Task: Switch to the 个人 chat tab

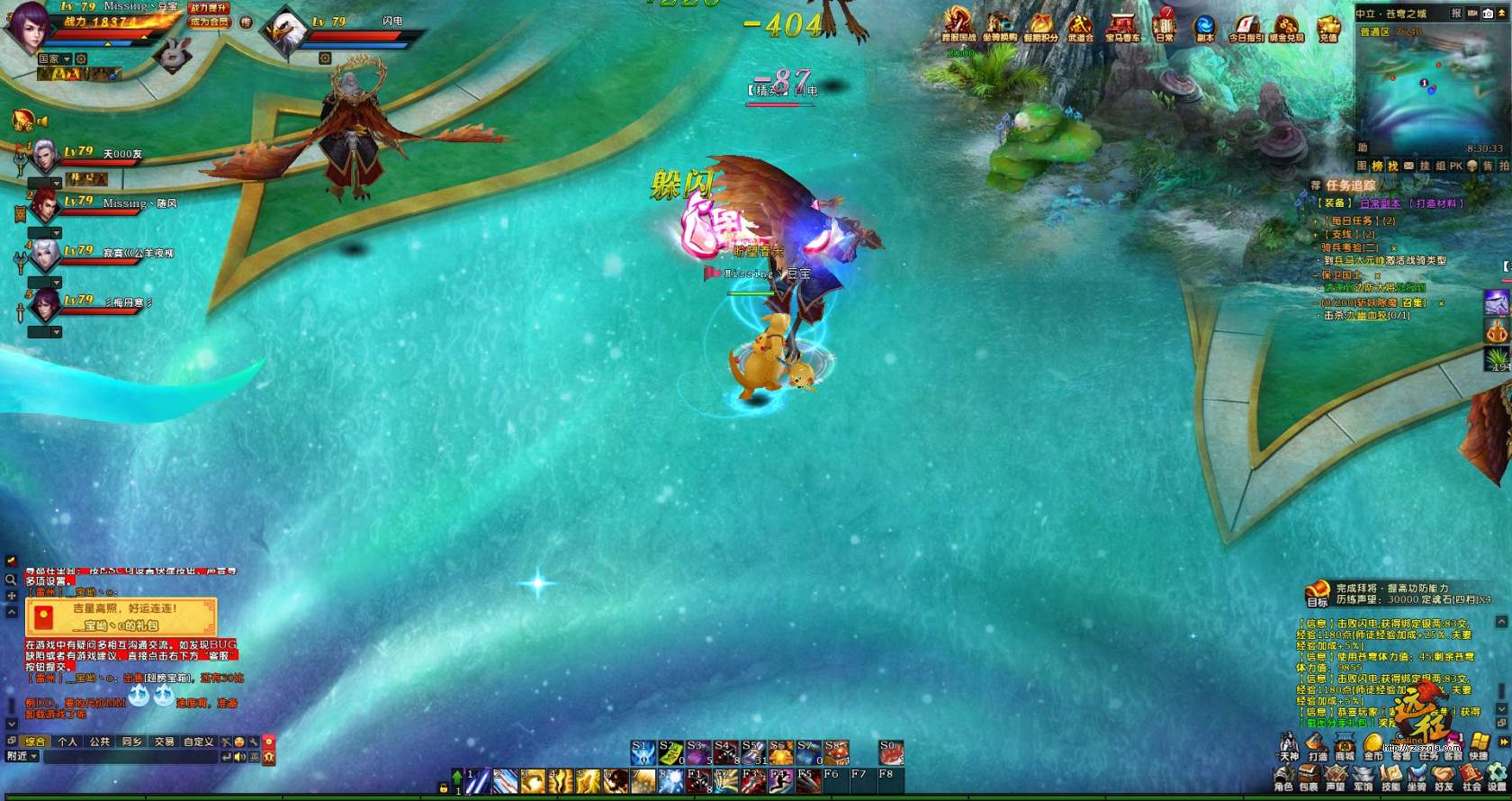Action: click(67, 742)
